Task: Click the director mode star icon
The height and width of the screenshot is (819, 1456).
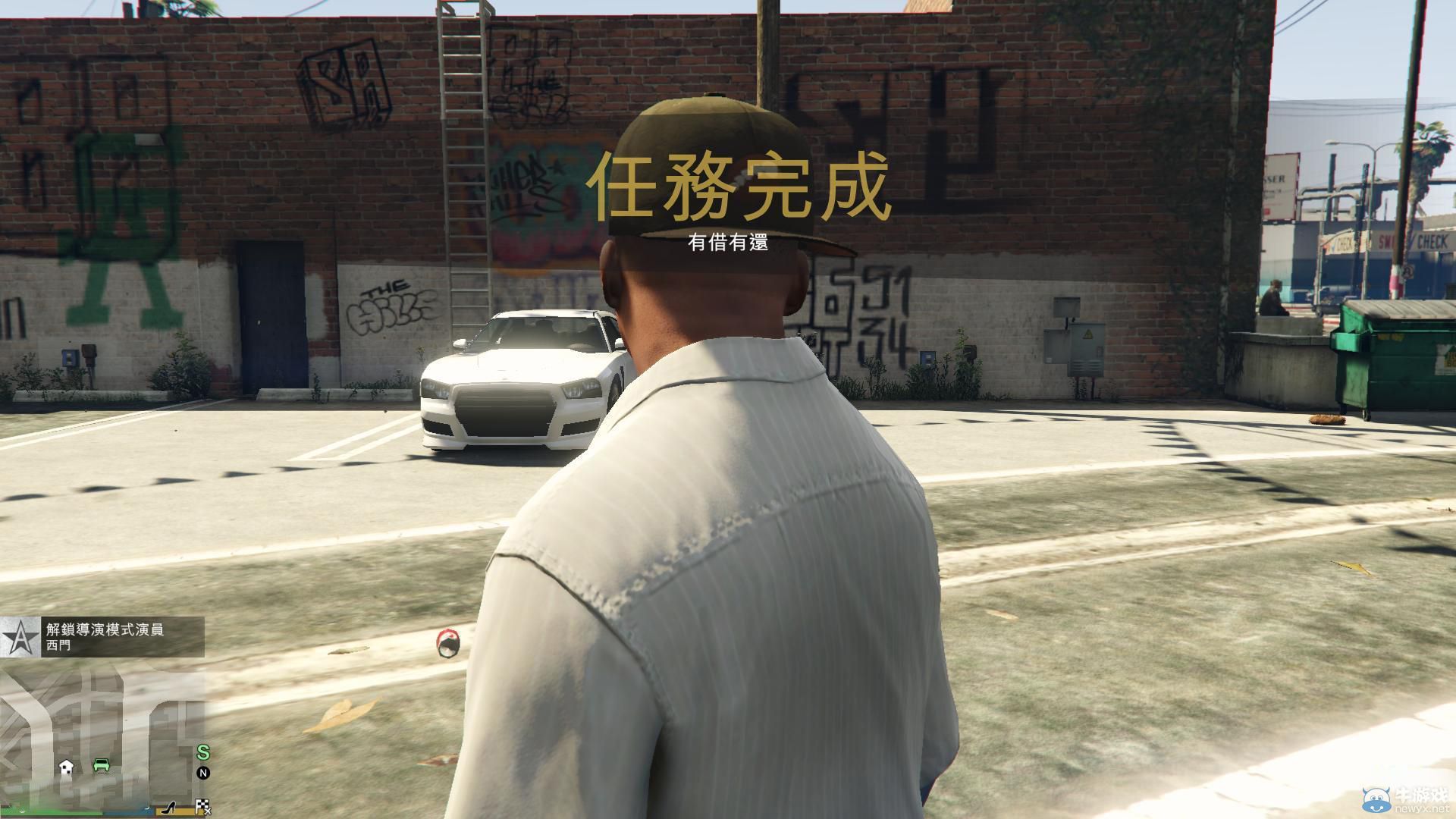Action: pos(20,638)
